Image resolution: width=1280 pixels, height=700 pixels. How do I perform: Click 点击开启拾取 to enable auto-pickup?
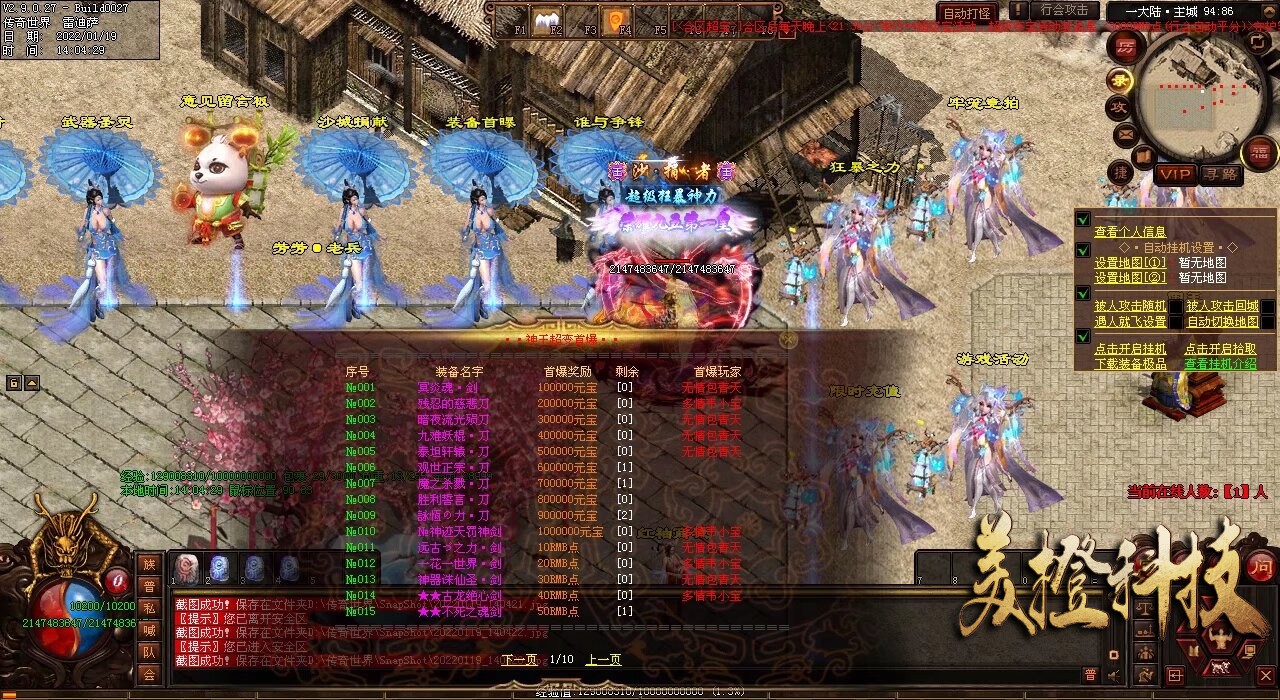click(x=1220, y=349)
